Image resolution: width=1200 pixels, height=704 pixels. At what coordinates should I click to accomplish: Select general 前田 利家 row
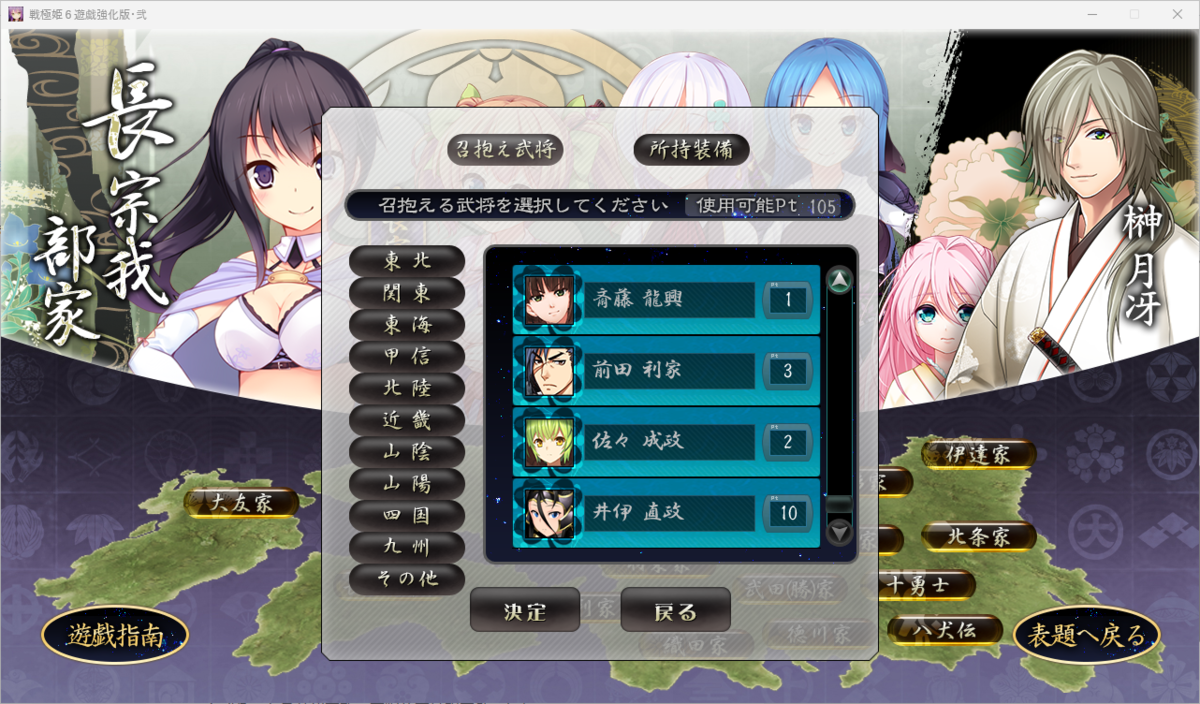point(666,371)
